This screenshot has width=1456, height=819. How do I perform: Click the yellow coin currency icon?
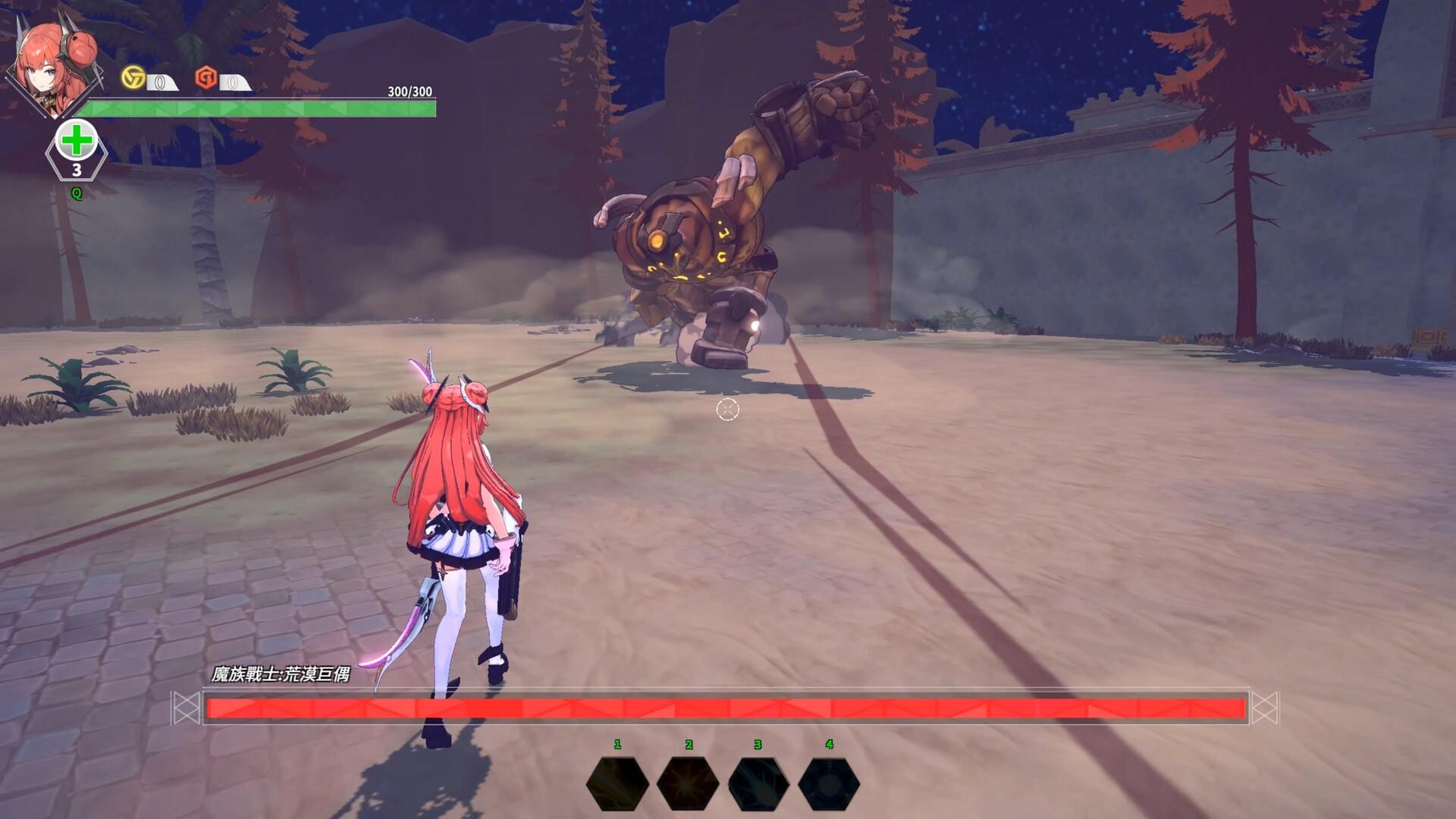[x=133, y=77]
